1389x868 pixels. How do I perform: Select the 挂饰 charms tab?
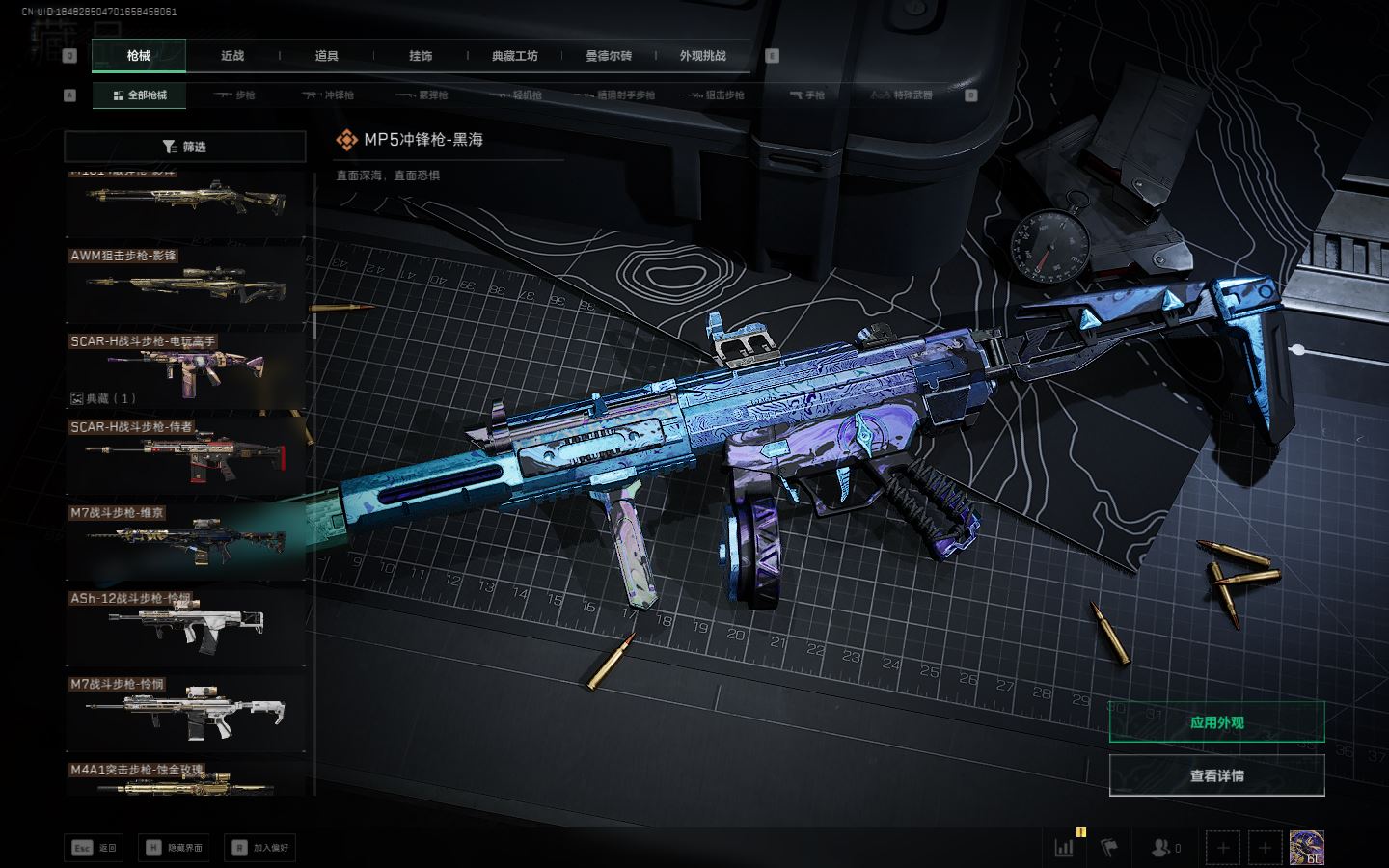coord(421,56)
